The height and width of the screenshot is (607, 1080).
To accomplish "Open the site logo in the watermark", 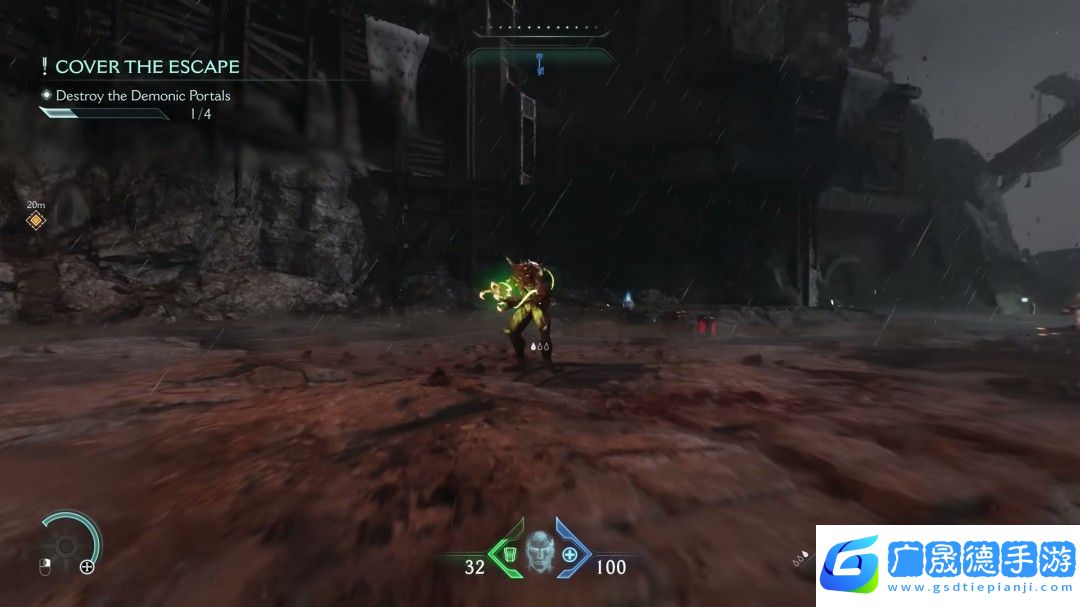I will (850, 564).
